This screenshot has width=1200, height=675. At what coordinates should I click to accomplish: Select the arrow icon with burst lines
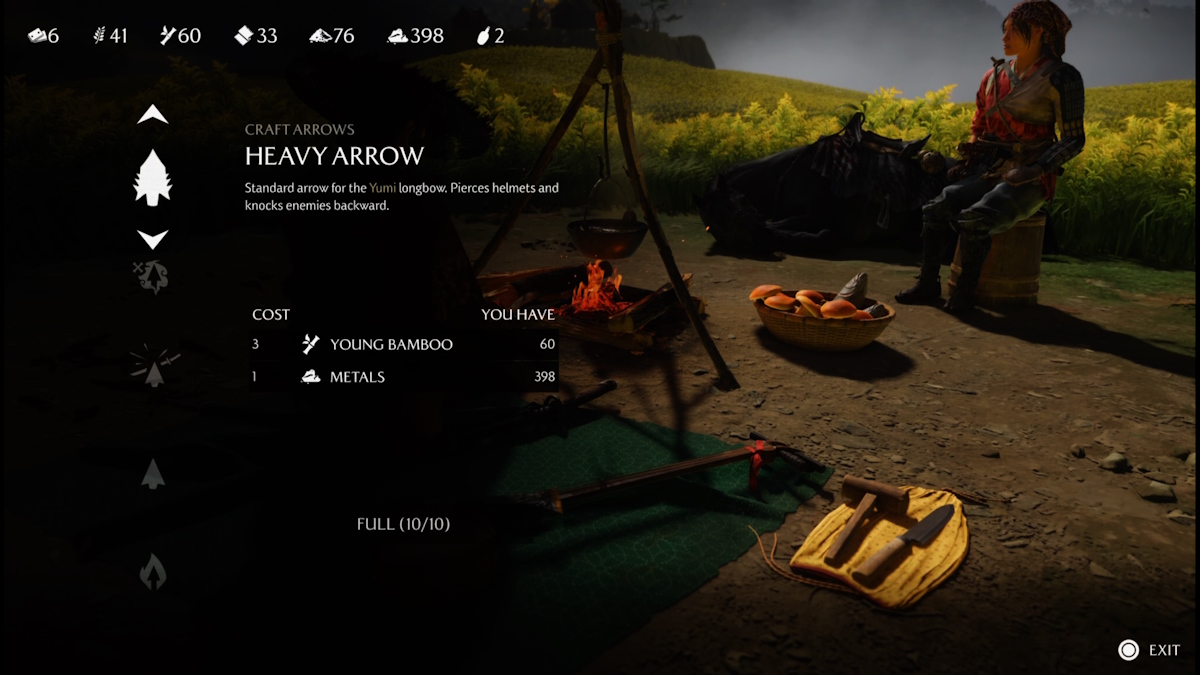(153, 368)
